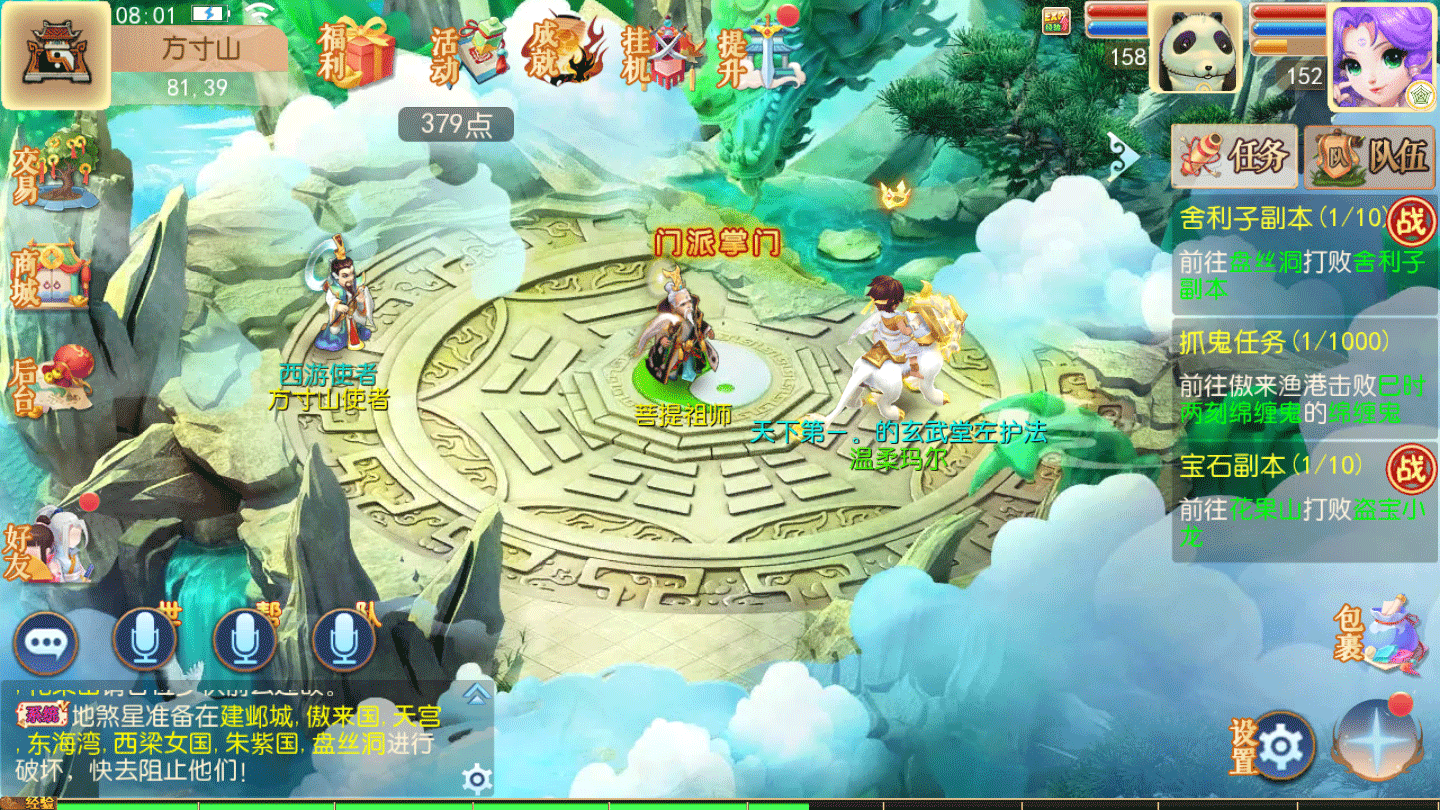Open the 成就 achievements menu

click(x=566, y=51)
